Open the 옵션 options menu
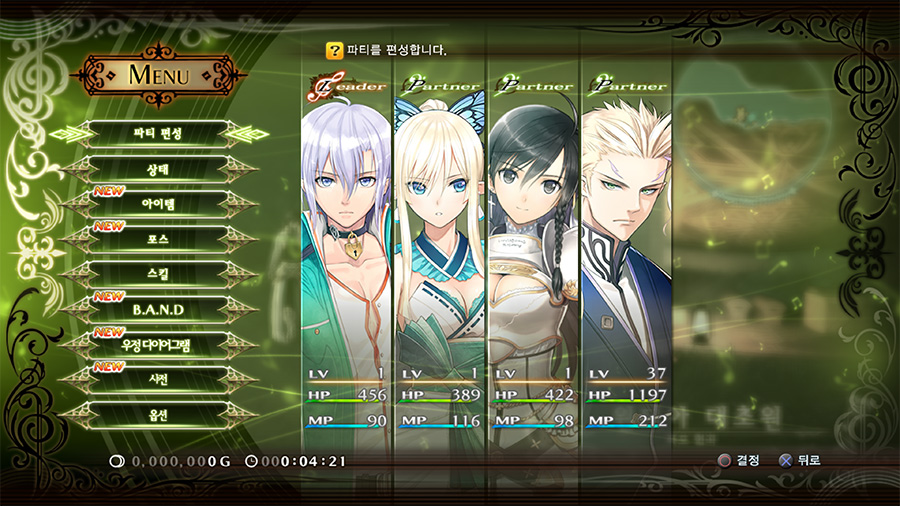The image size is (900, 506). click(x=158, y=414)
